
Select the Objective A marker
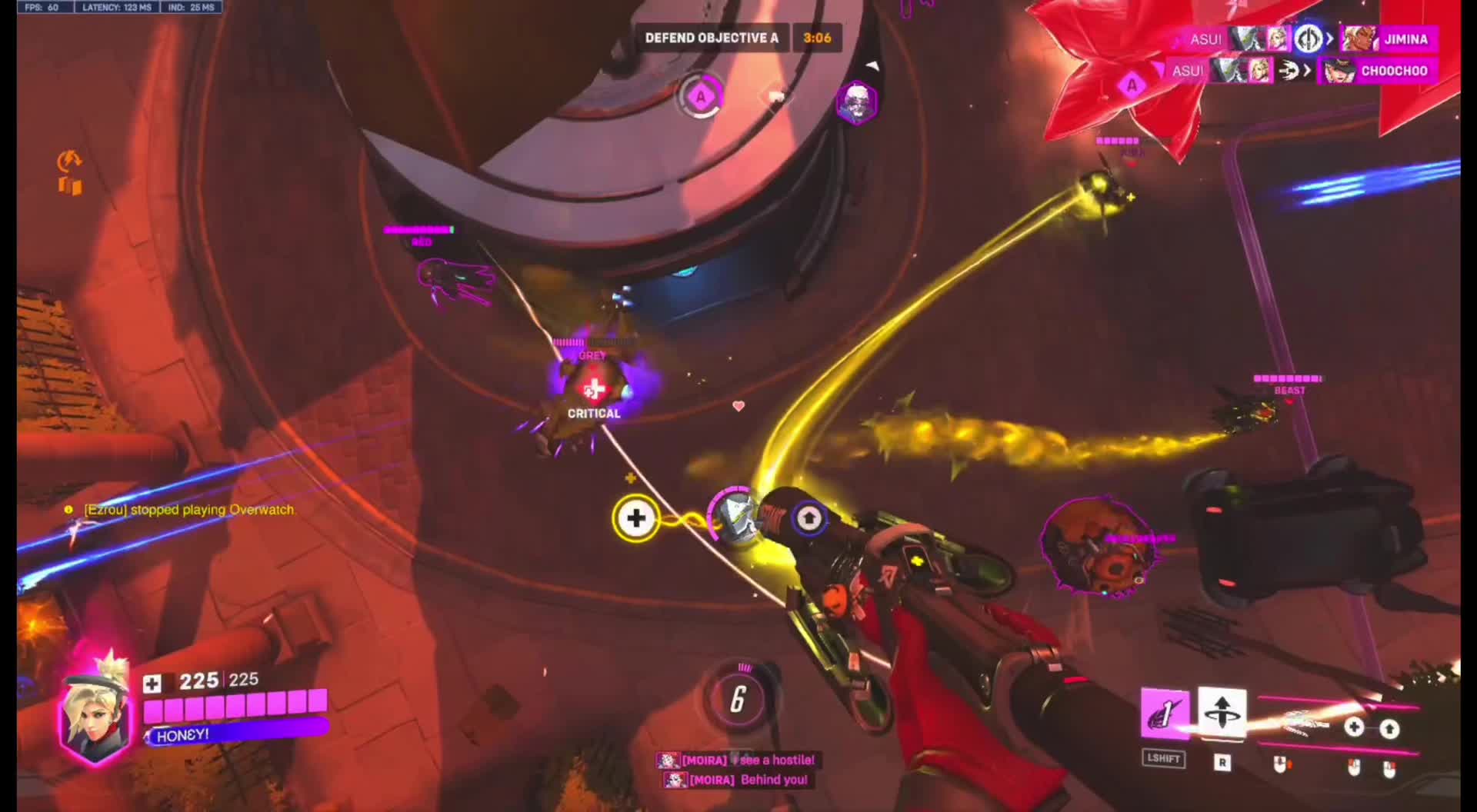(x=700, y=98)
